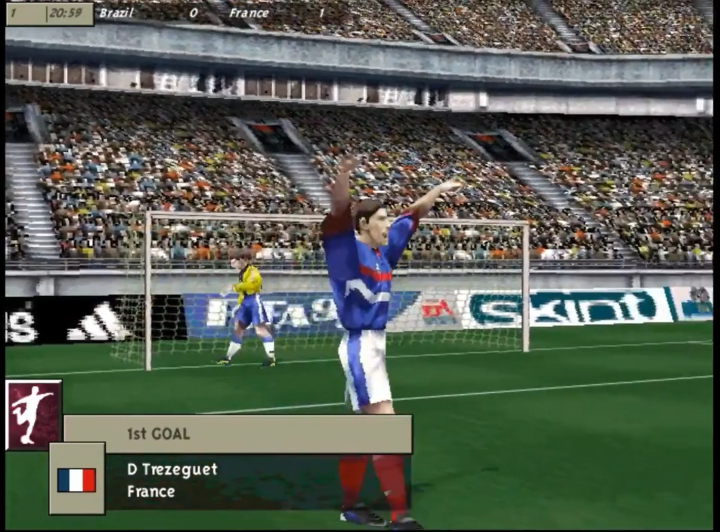Select the goal scorer silhouette icon
Viewport: 720px width, 532px height.
33,411
